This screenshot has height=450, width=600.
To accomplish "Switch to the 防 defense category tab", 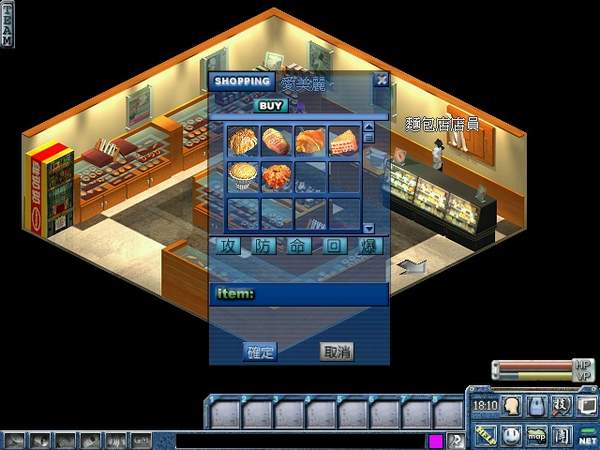I will click(x=261, y=246).
